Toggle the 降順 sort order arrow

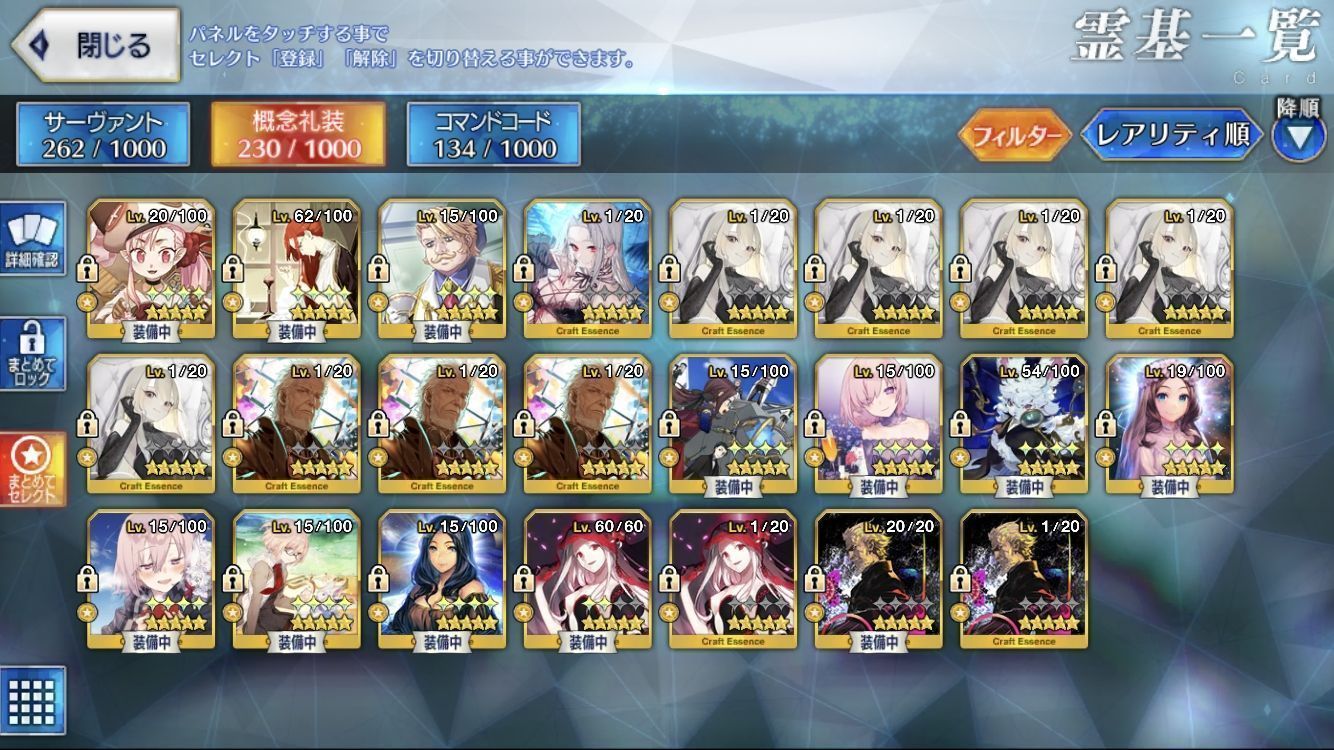point(1298,134)
